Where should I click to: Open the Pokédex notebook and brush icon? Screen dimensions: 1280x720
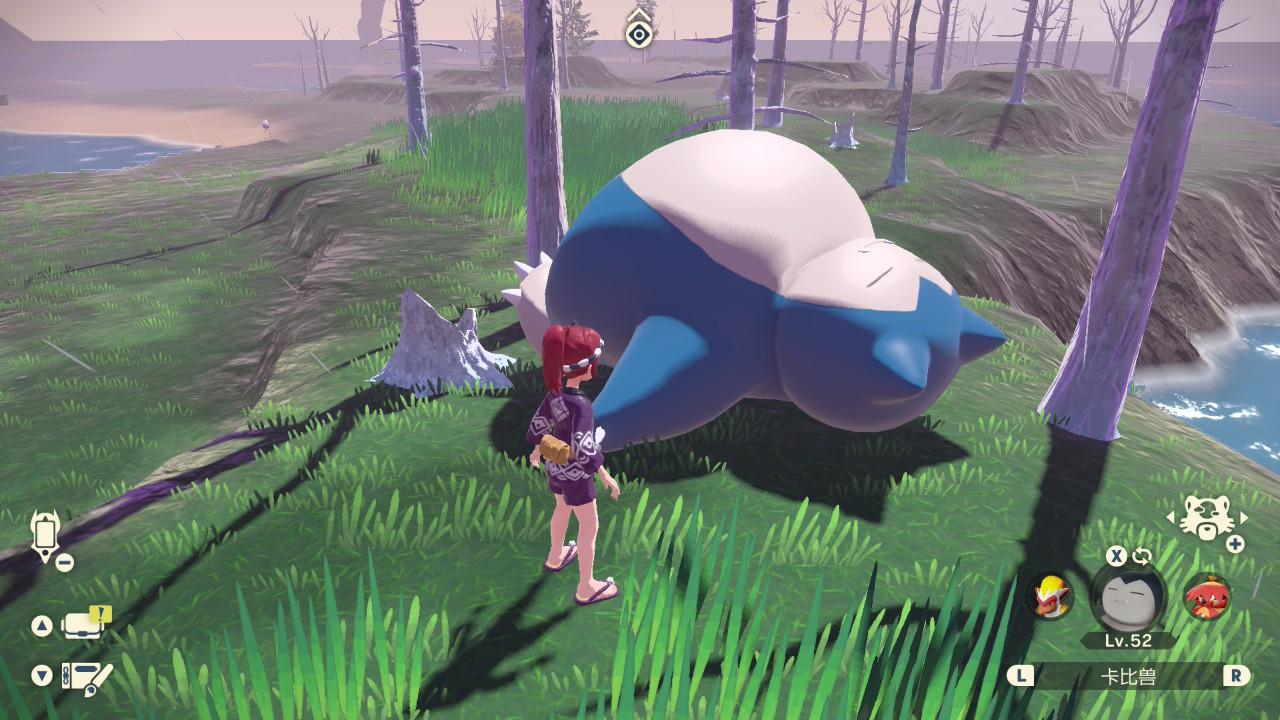pyautogui.click(x=86, y=676)
